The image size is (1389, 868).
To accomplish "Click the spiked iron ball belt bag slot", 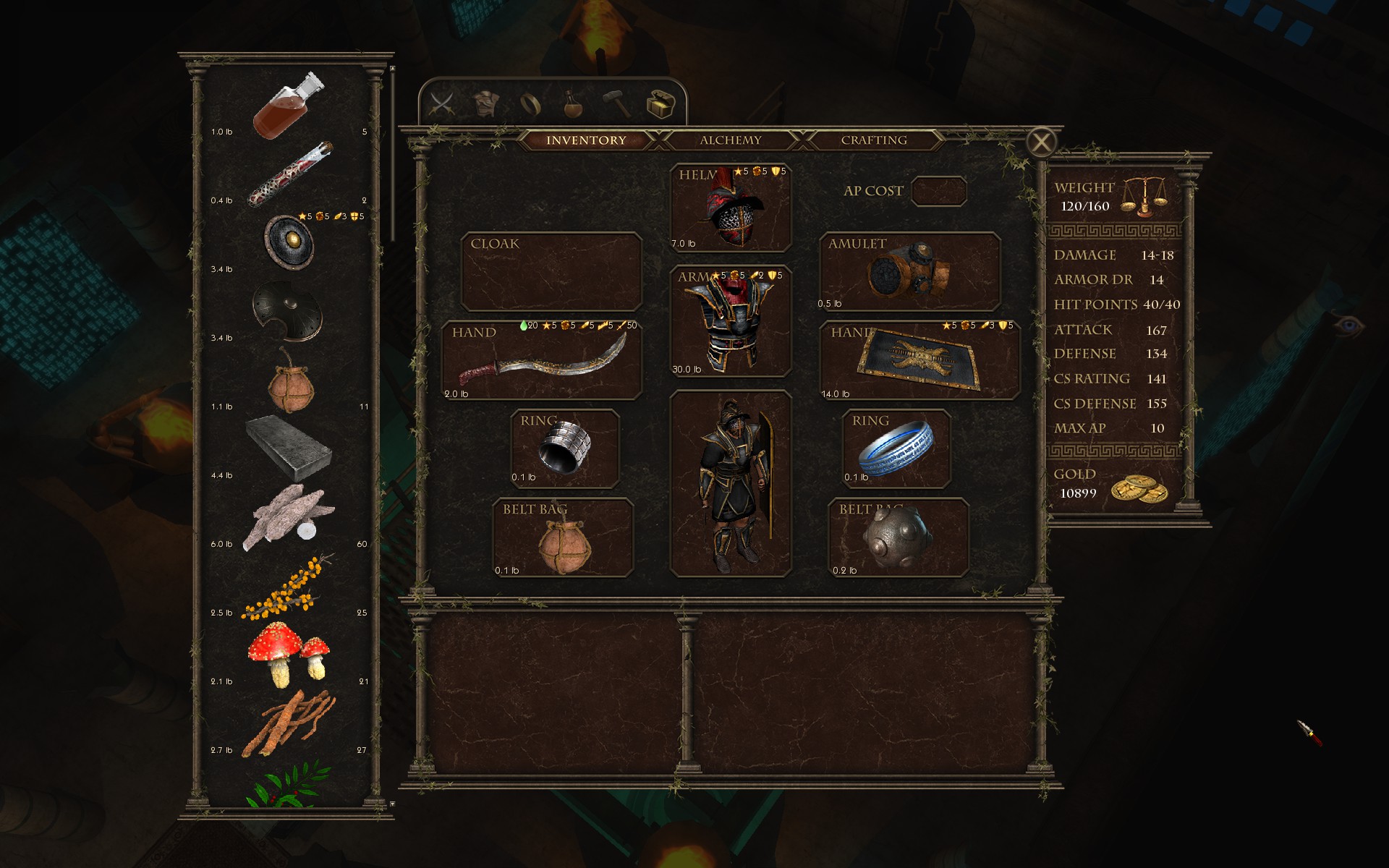I will tap(898, 538).
